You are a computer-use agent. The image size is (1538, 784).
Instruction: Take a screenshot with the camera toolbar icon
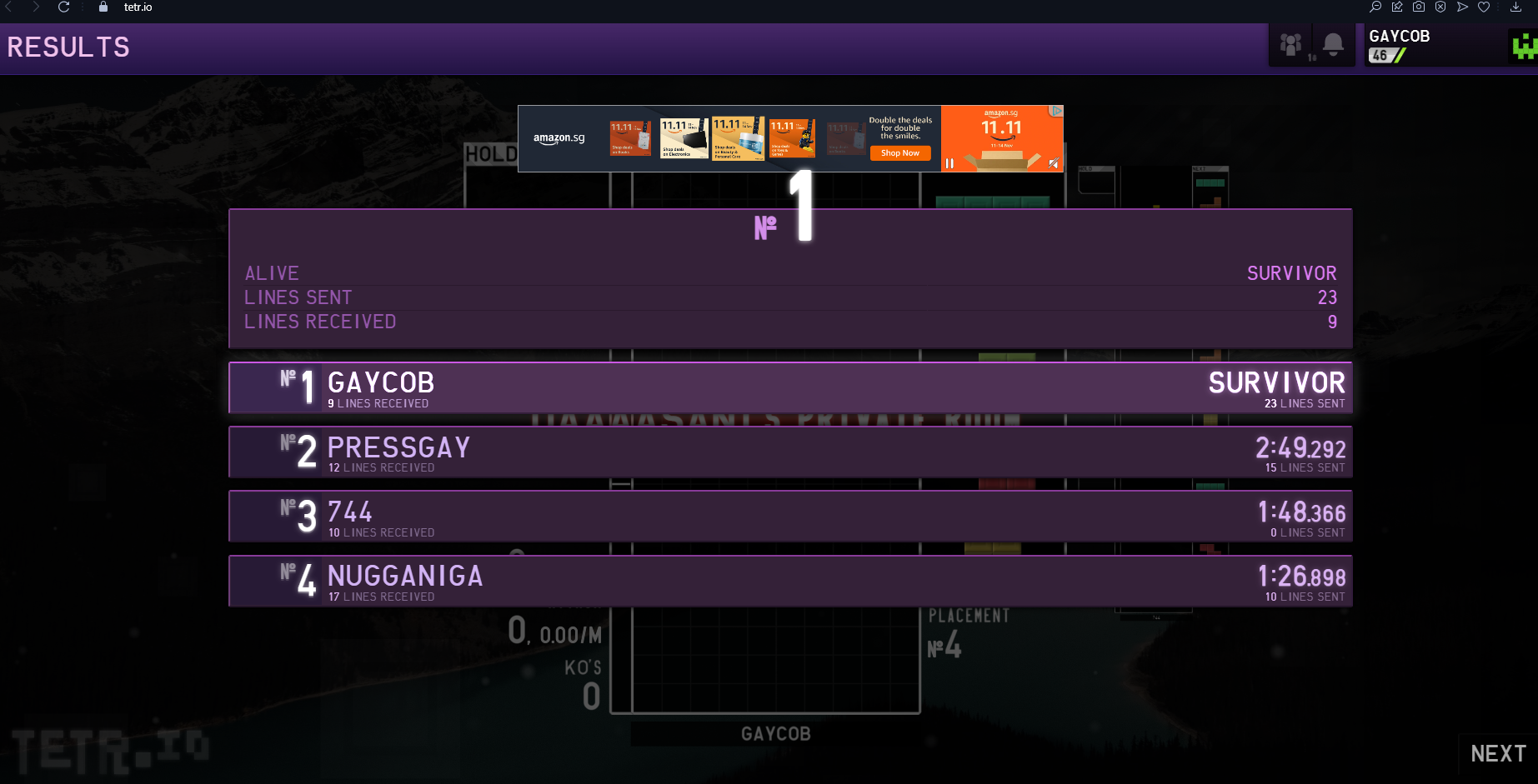(x=1418, y=7)
